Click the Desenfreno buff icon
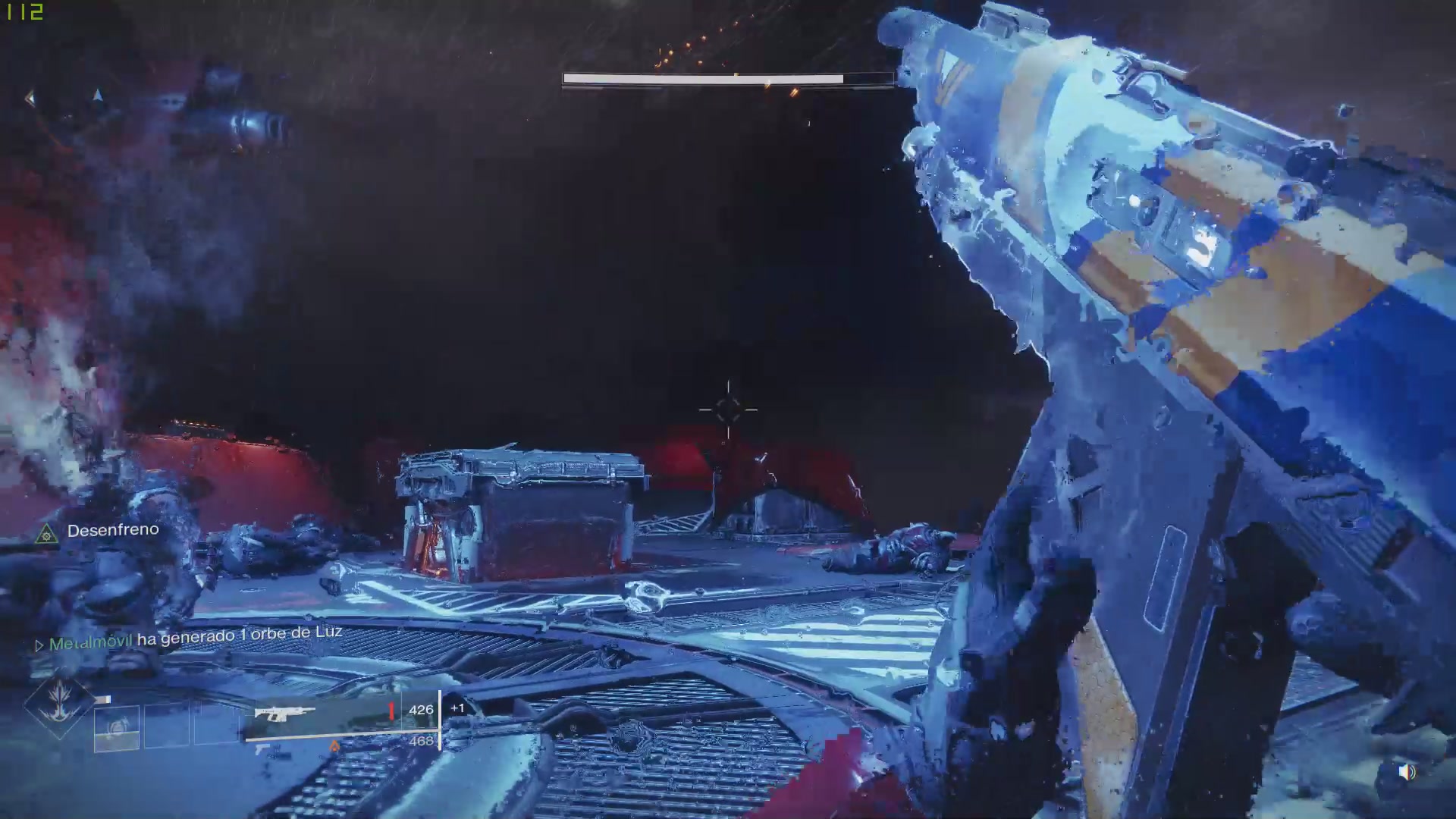1456x819 pixels. pos(47,534)
